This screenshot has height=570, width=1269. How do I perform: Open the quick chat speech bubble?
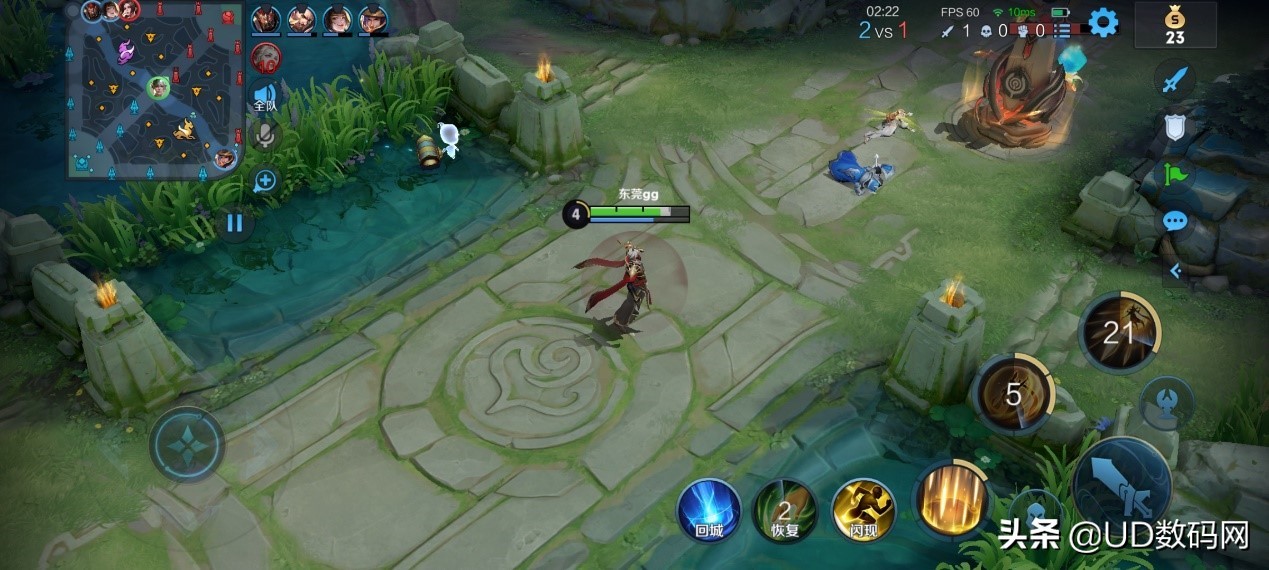tap(1175, 221)
